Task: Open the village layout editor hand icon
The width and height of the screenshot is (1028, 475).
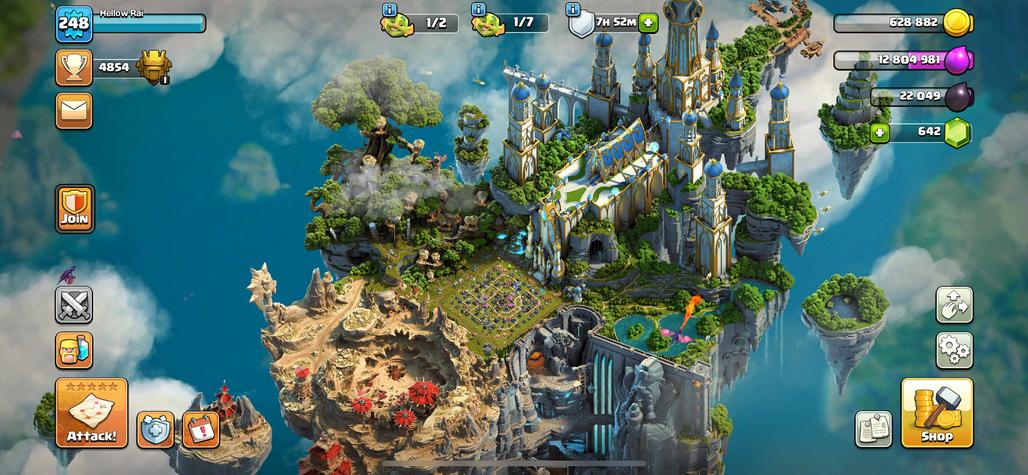Action: click(954, 305)
